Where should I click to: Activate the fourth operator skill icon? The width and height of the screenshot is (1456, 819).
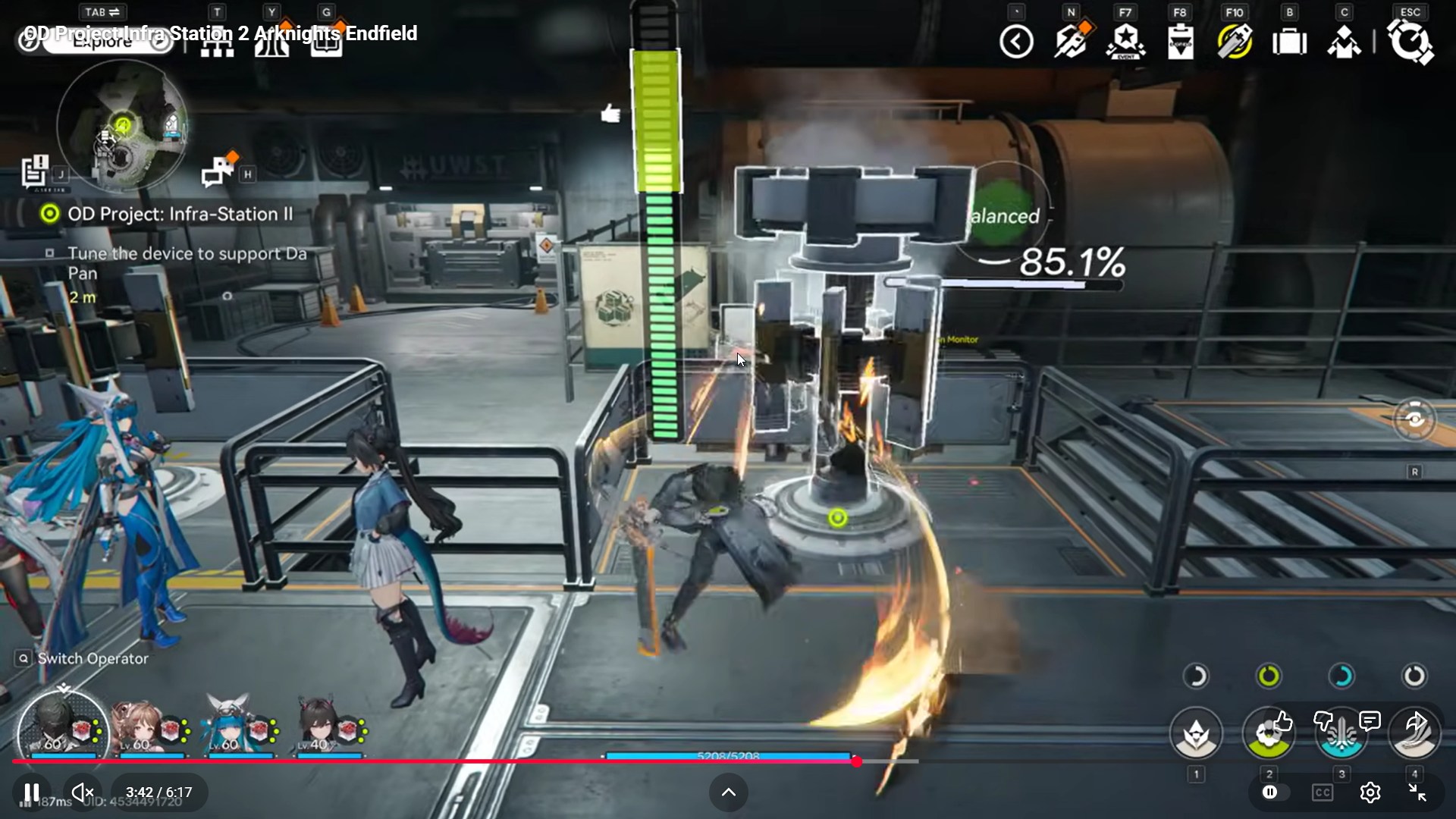coord(1414,733)
